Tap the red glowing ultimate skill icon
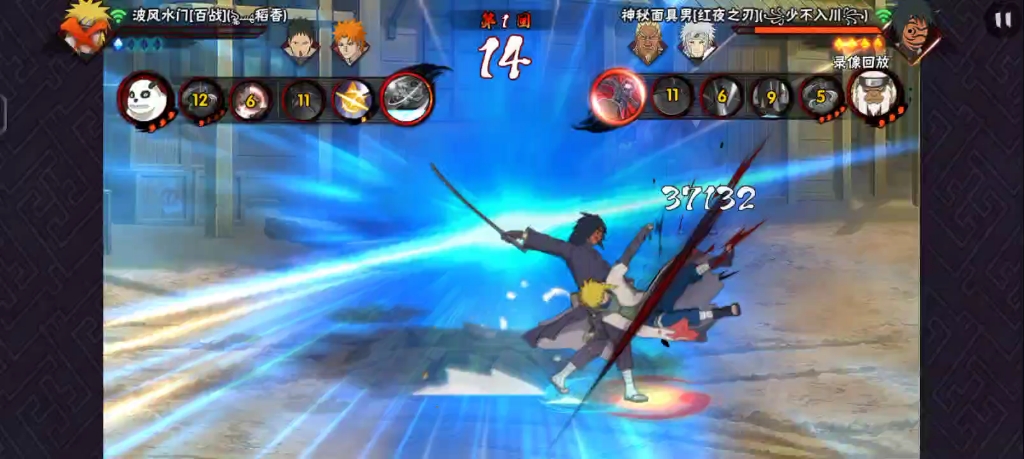Viewport: 1024px width, 459px height. click(x=618, y=96)
